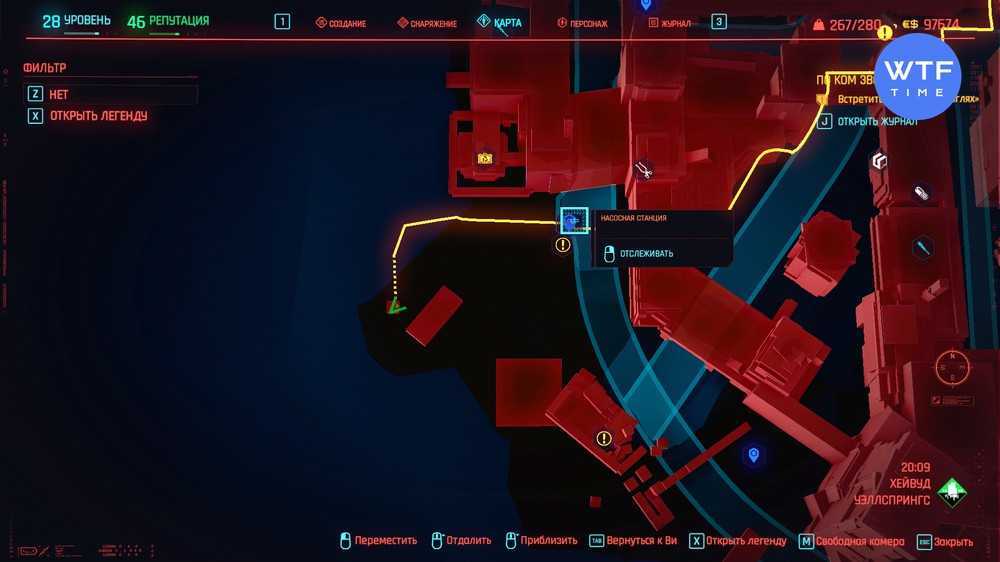Click Открыть легенду under the filter
1000x562 pixels.
pyautogui.click(x=98, y=116)
